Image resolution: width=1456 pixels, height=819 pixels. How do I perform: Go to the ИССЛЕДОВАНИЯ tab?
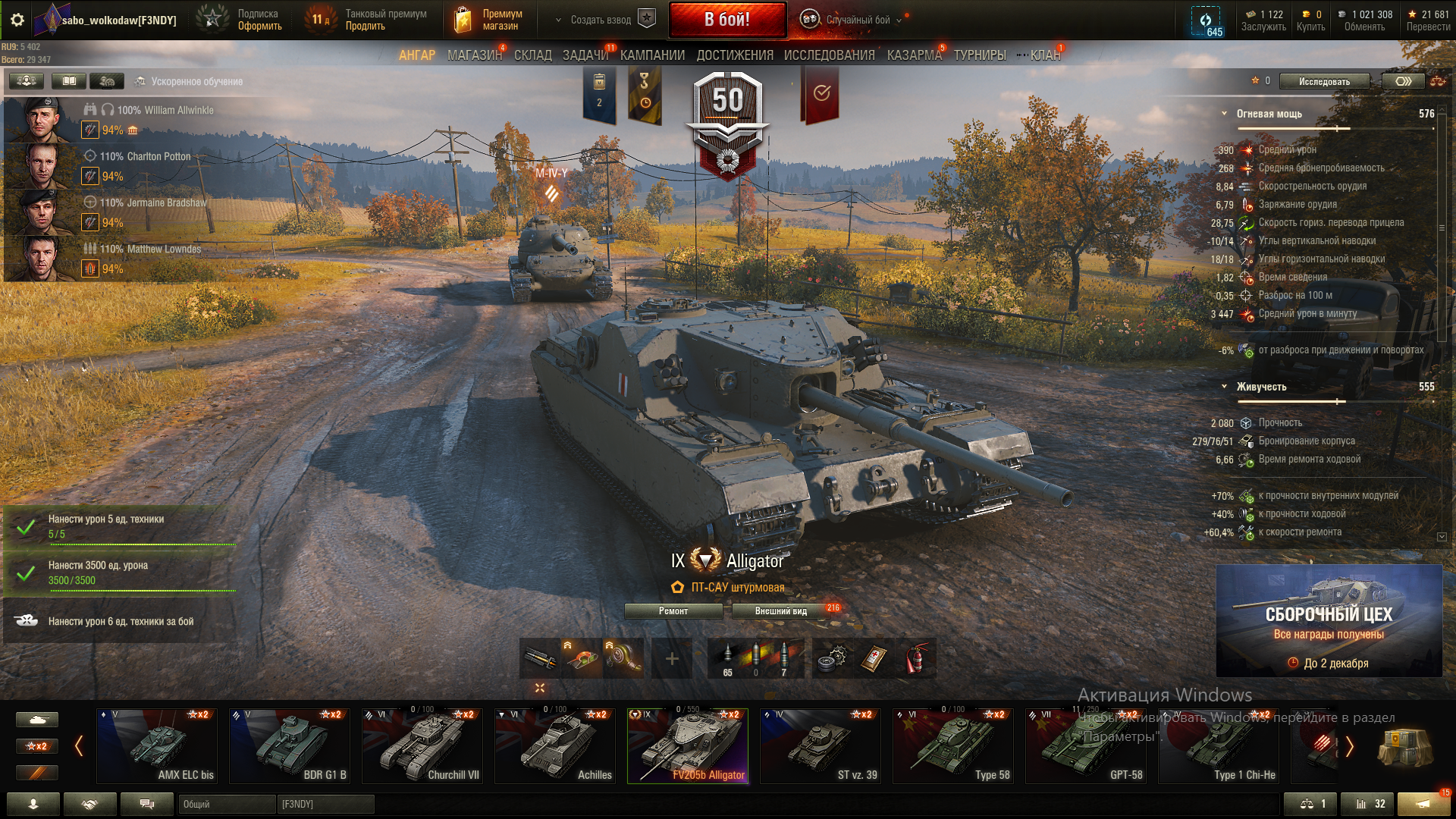(829, 55)
